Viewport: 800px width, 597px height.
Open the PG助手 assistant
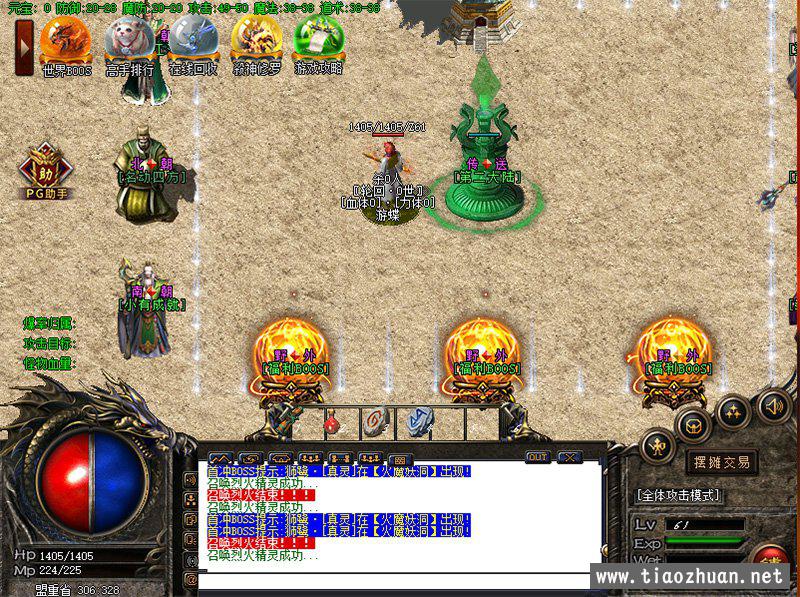tap(44, 170)
